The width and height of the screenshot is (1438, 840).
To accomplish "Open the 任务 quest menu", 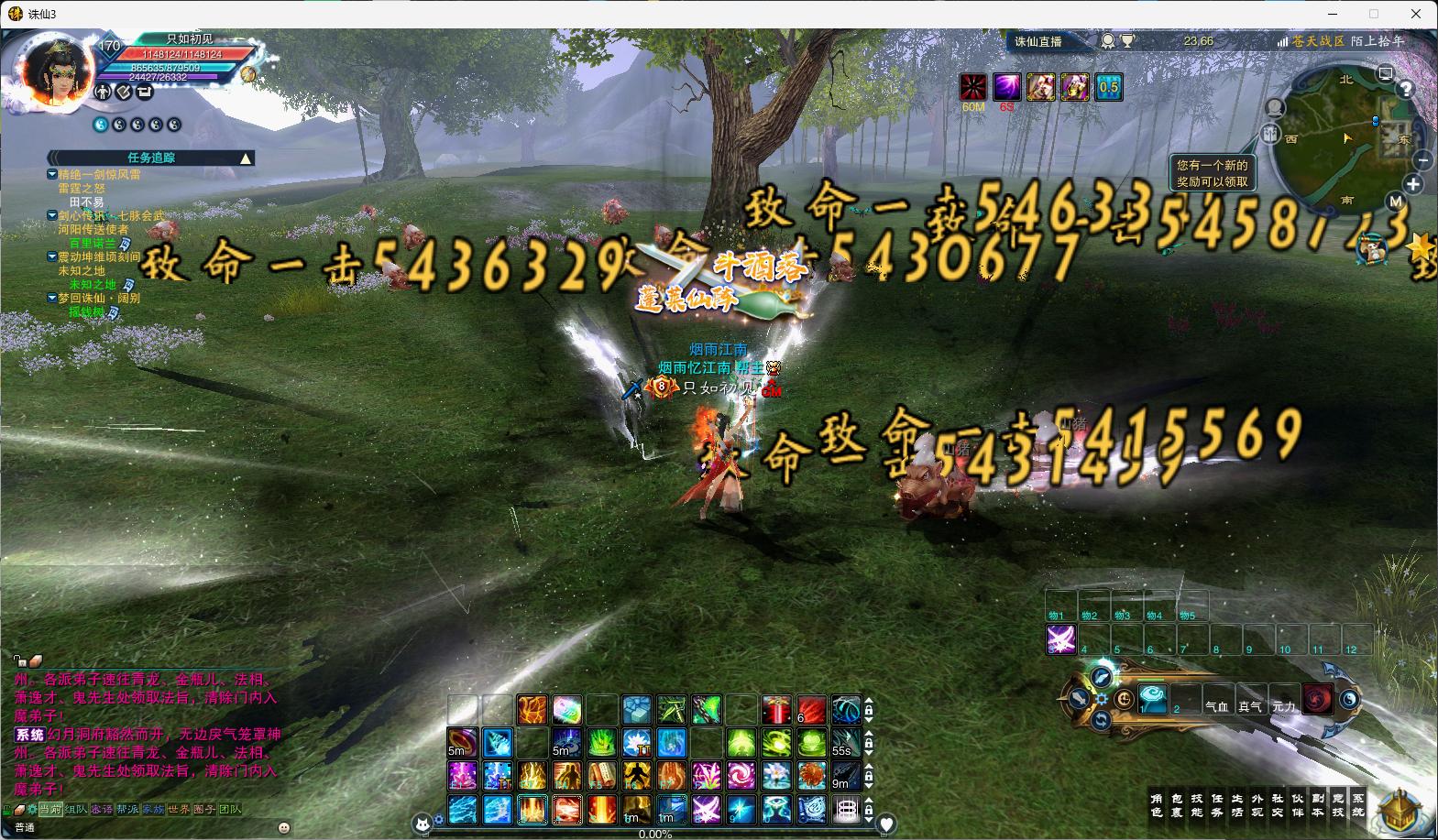I will tap(1217, 805).
